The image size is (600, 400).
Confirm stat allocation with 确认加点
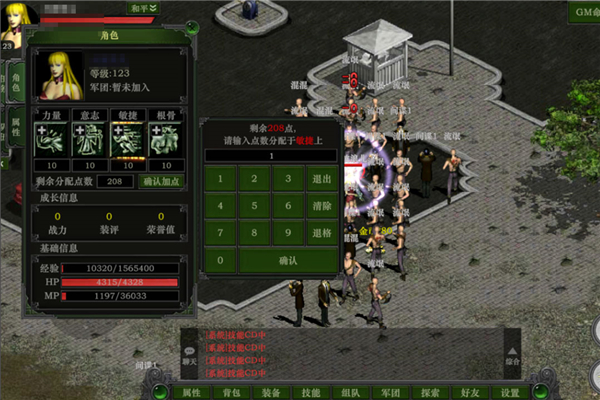pyautogui.click(x=161, y=181)
